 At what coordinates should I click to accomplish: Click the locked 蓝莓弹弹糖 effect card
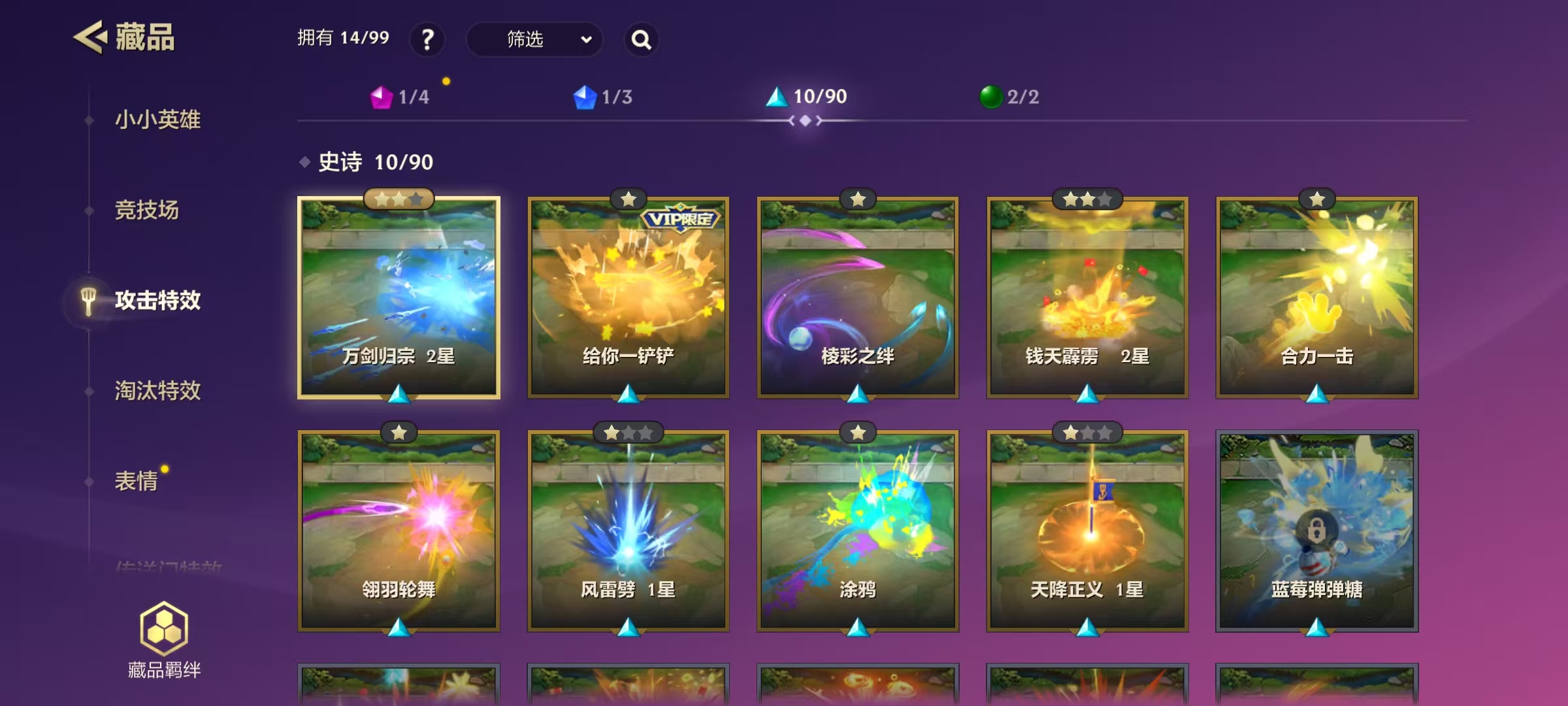(1316, 531)
